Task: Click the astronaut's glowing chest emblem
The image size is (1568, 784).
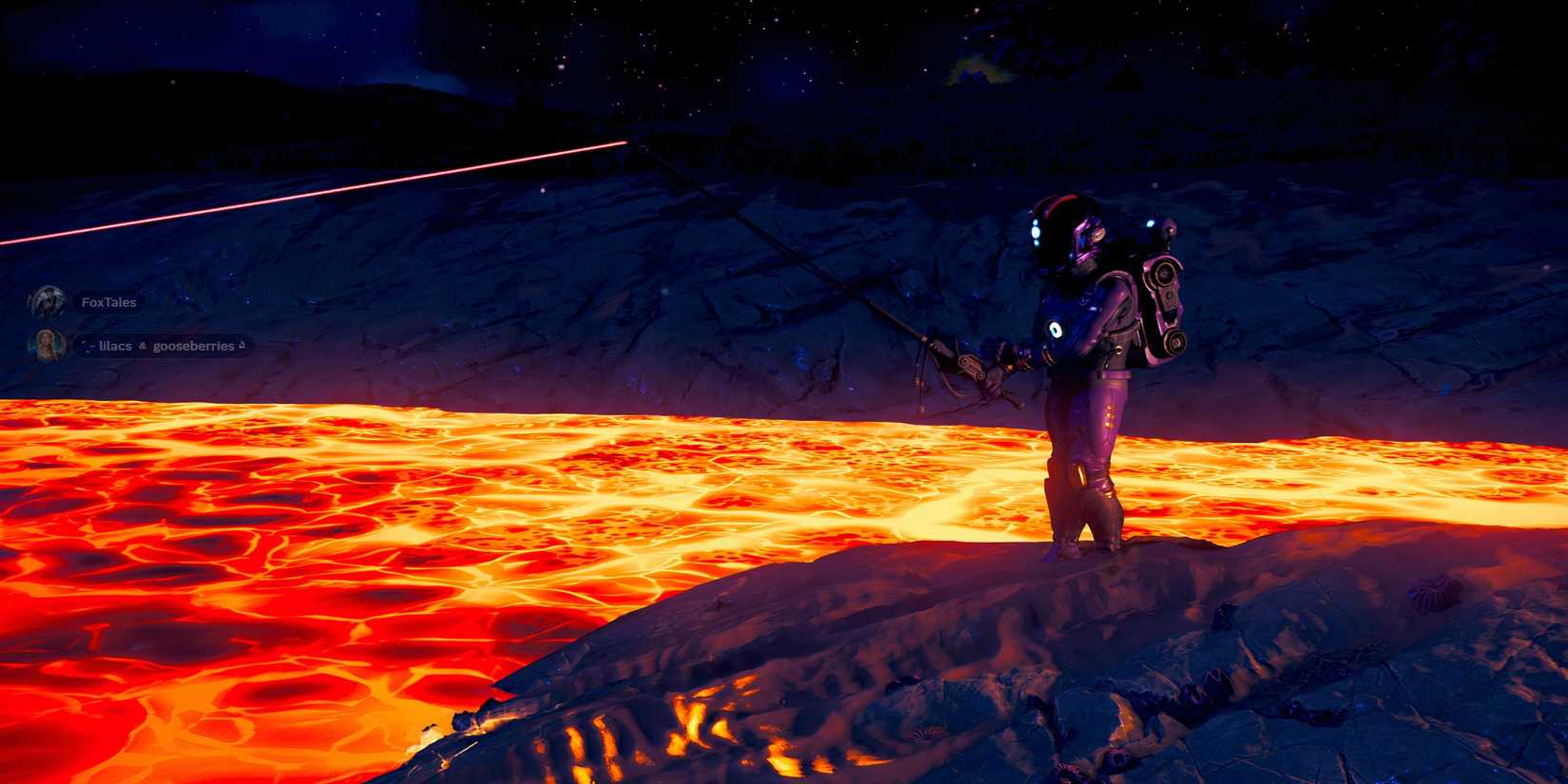Action: [1057, 328]
